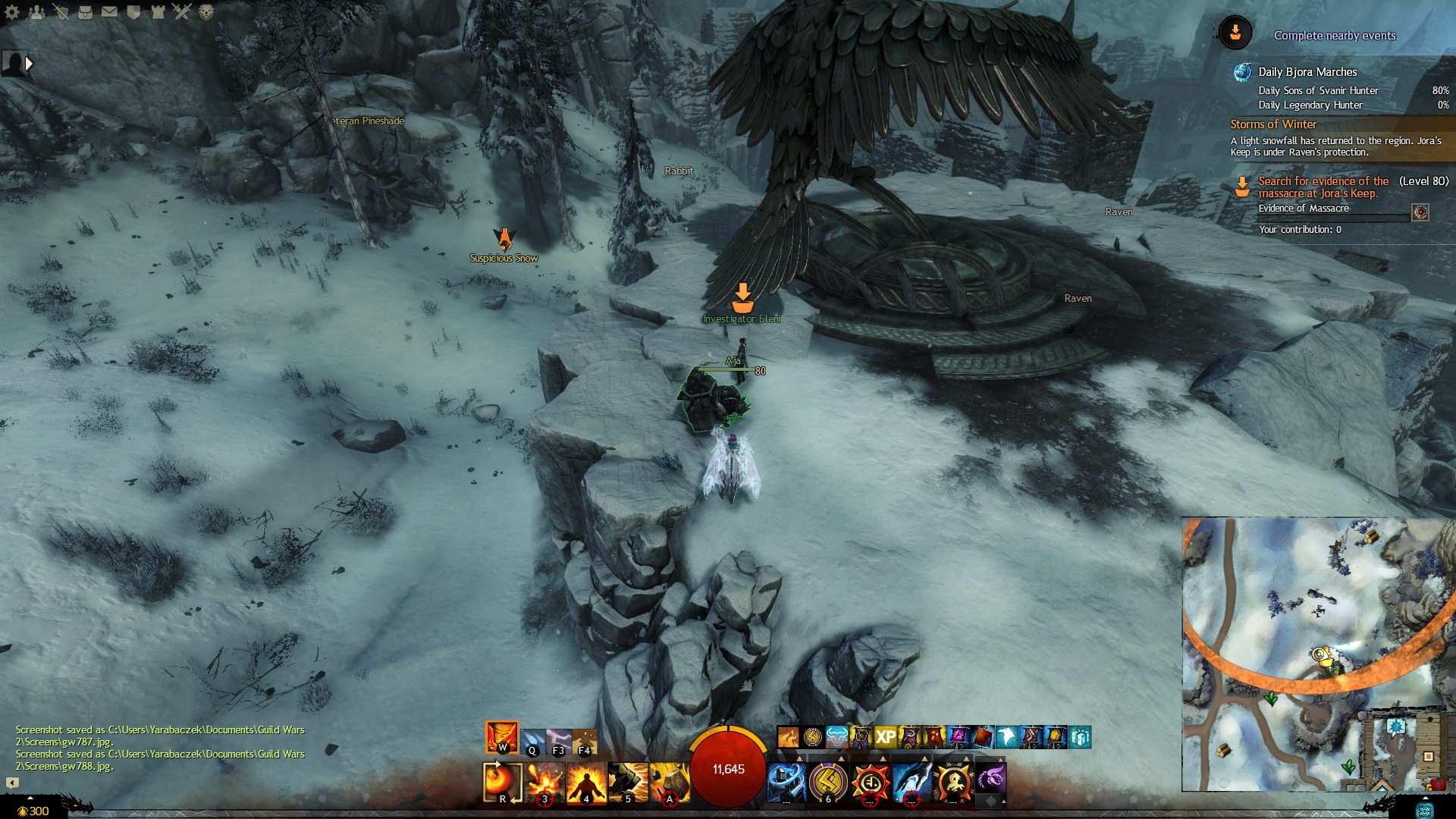The image size is (1456, 819).
Task: Expand the party portrait arrow
Action: point(29,64)
